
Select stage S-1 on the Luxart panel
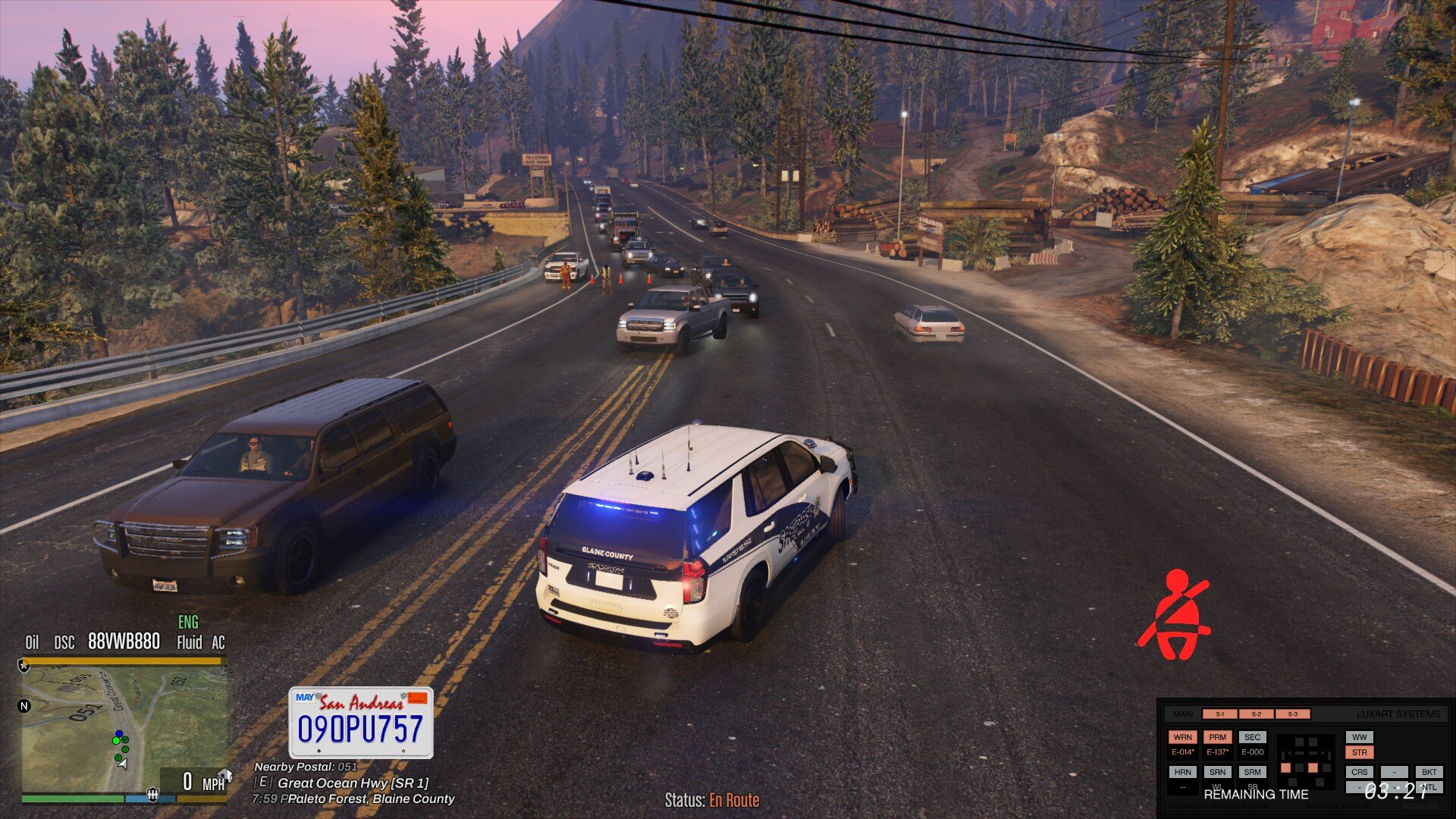click(1219, 714)
